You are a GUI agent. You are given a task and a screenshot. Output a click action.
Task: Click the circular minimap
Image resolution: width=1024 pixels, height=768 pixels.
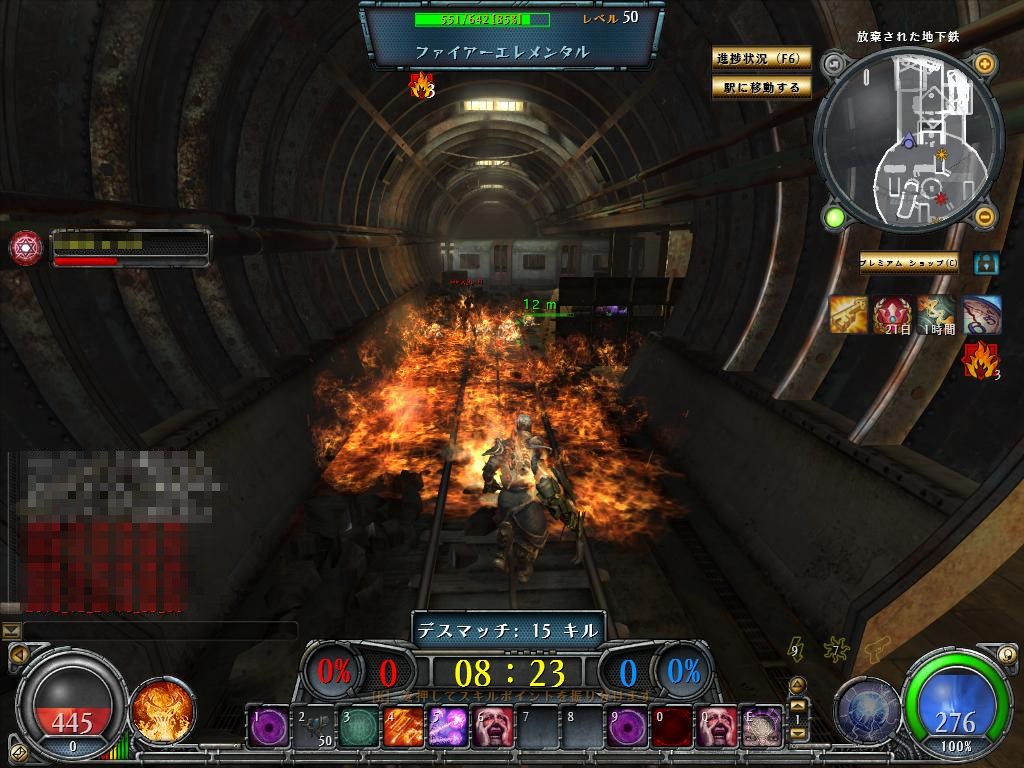(x=908, y=140)
